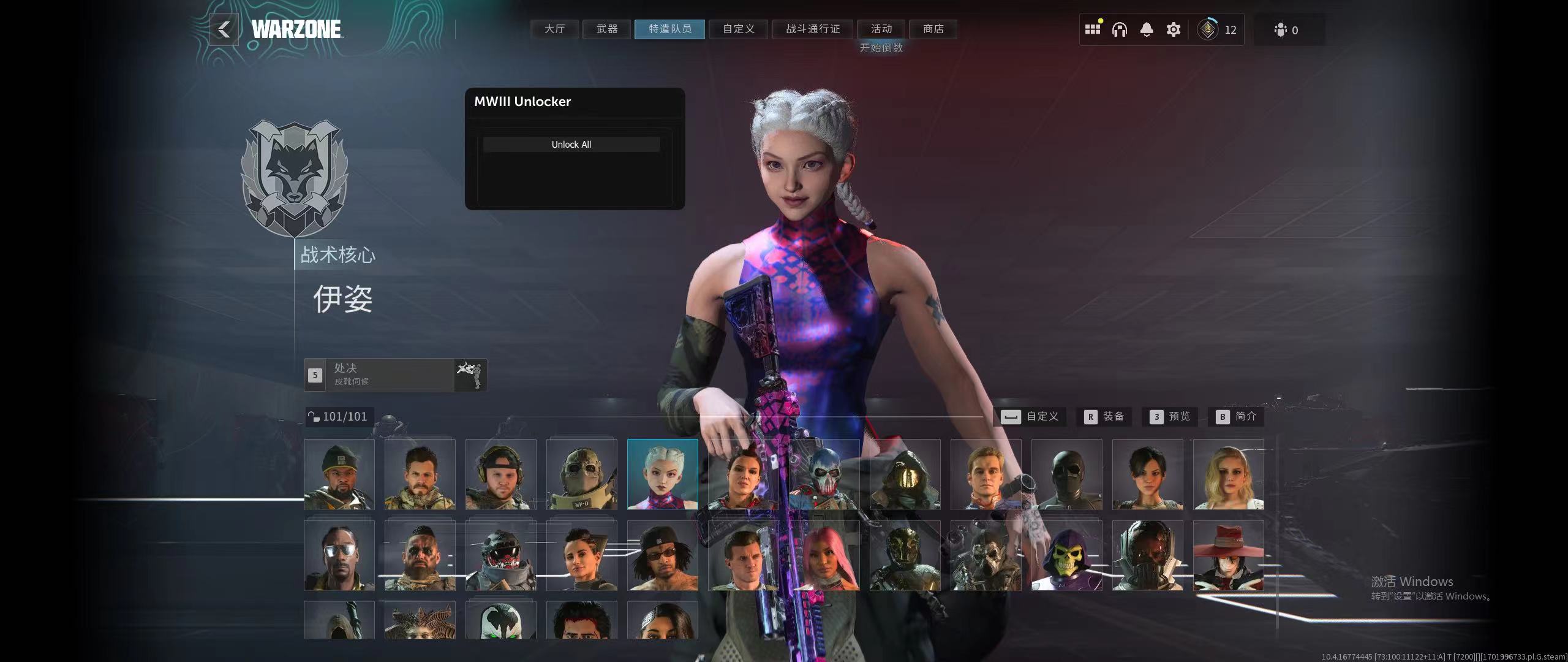This screenshot has width=1568, height=662.
Task: Click Unlock All in MWIII Unlocker
Action: click(x=571, y=145)
